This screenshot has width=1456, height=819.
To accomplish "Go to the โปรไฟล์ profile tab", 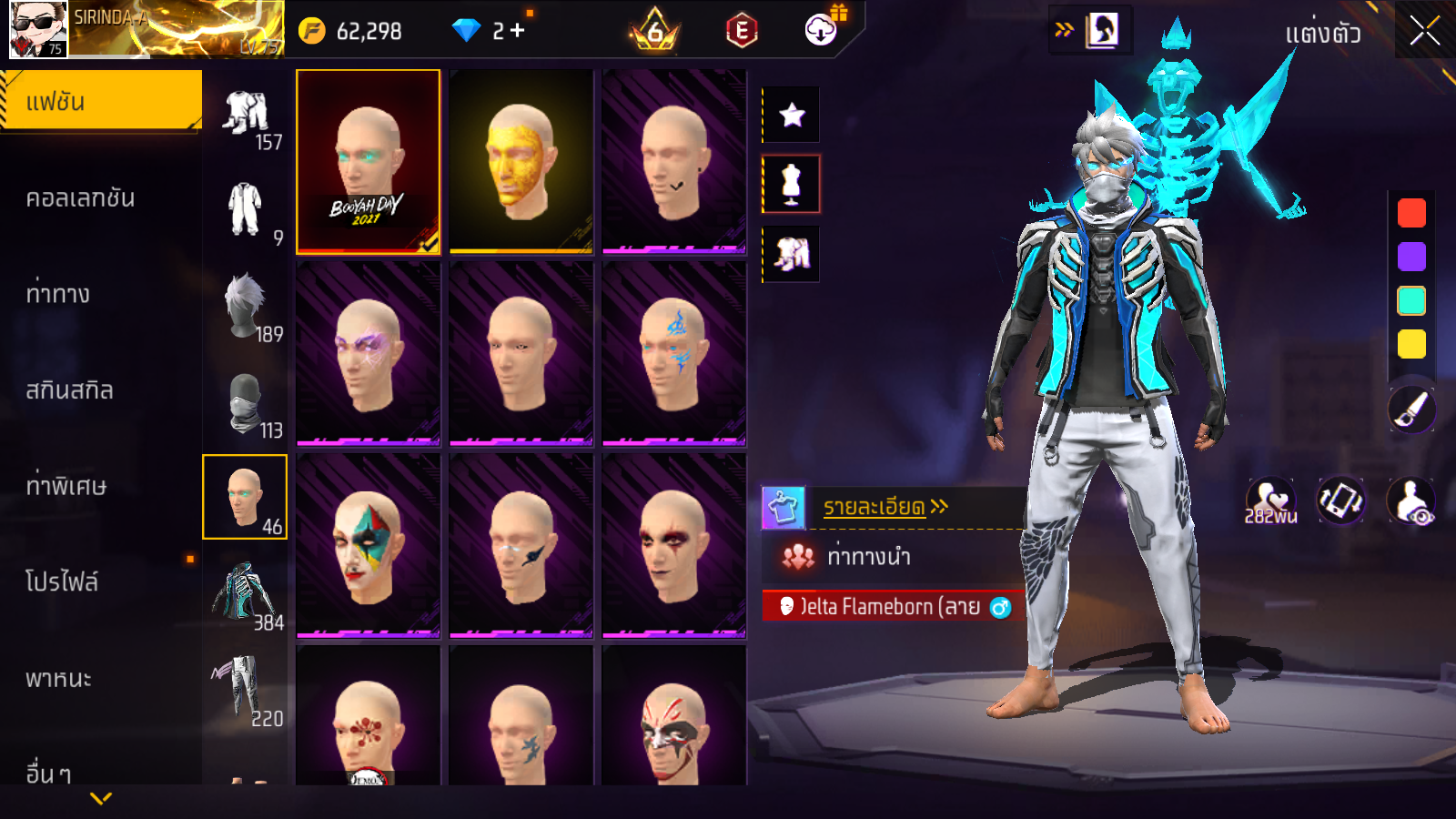I will [x=62, y=581].
